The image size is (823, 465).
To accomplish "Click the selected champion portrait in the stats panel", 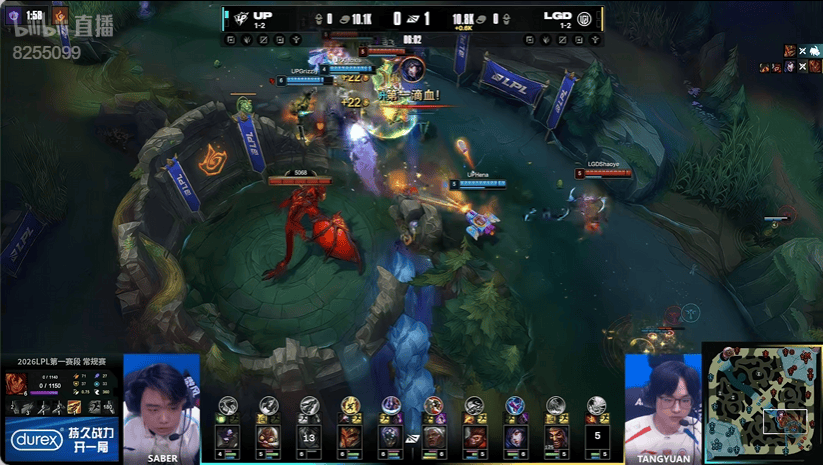I will click(17, 385).
